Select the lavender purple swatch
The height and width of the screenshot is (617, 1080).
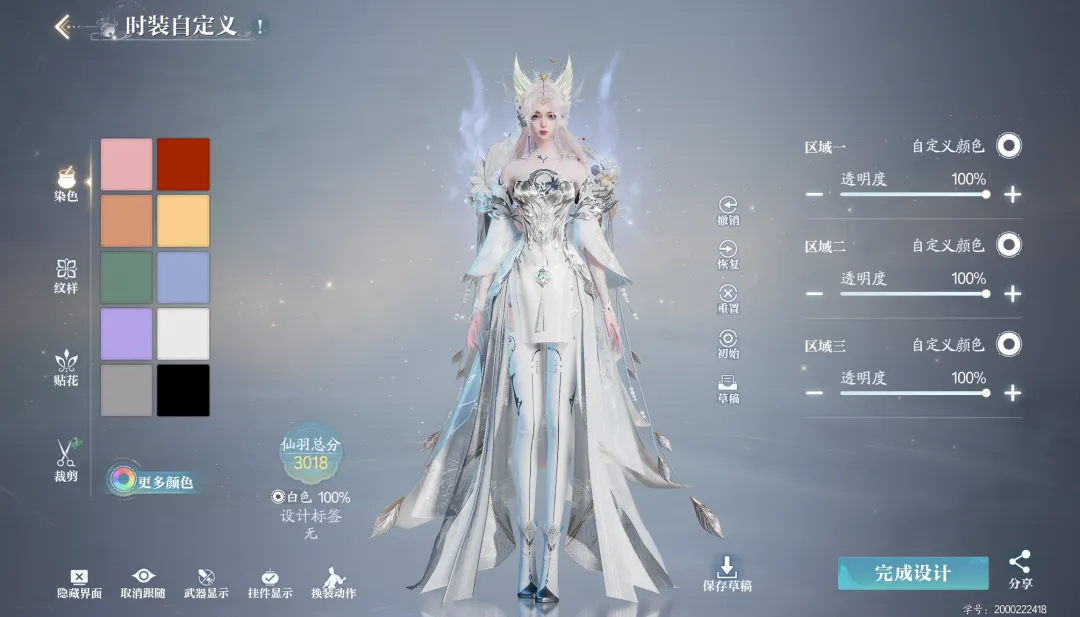[x=127, y=334]
